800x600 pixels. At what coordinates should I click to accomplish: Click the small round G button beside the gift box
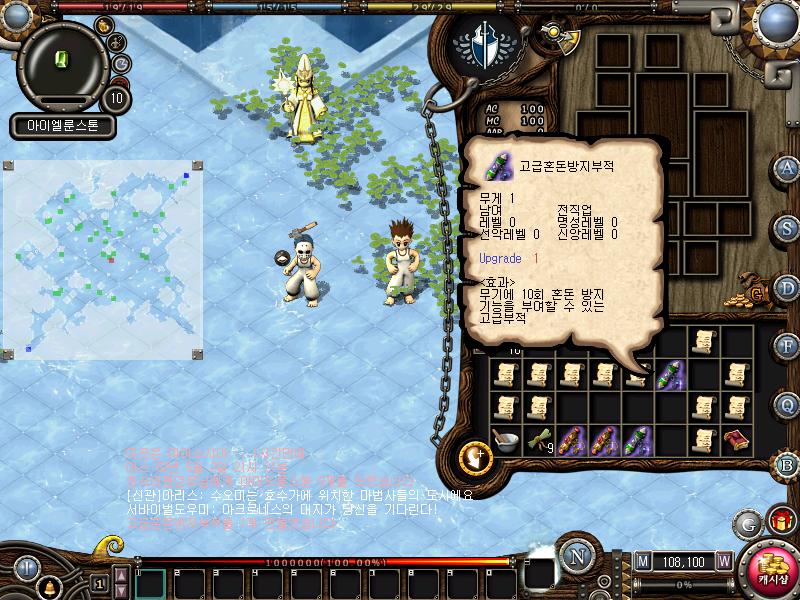pos(747,522)
